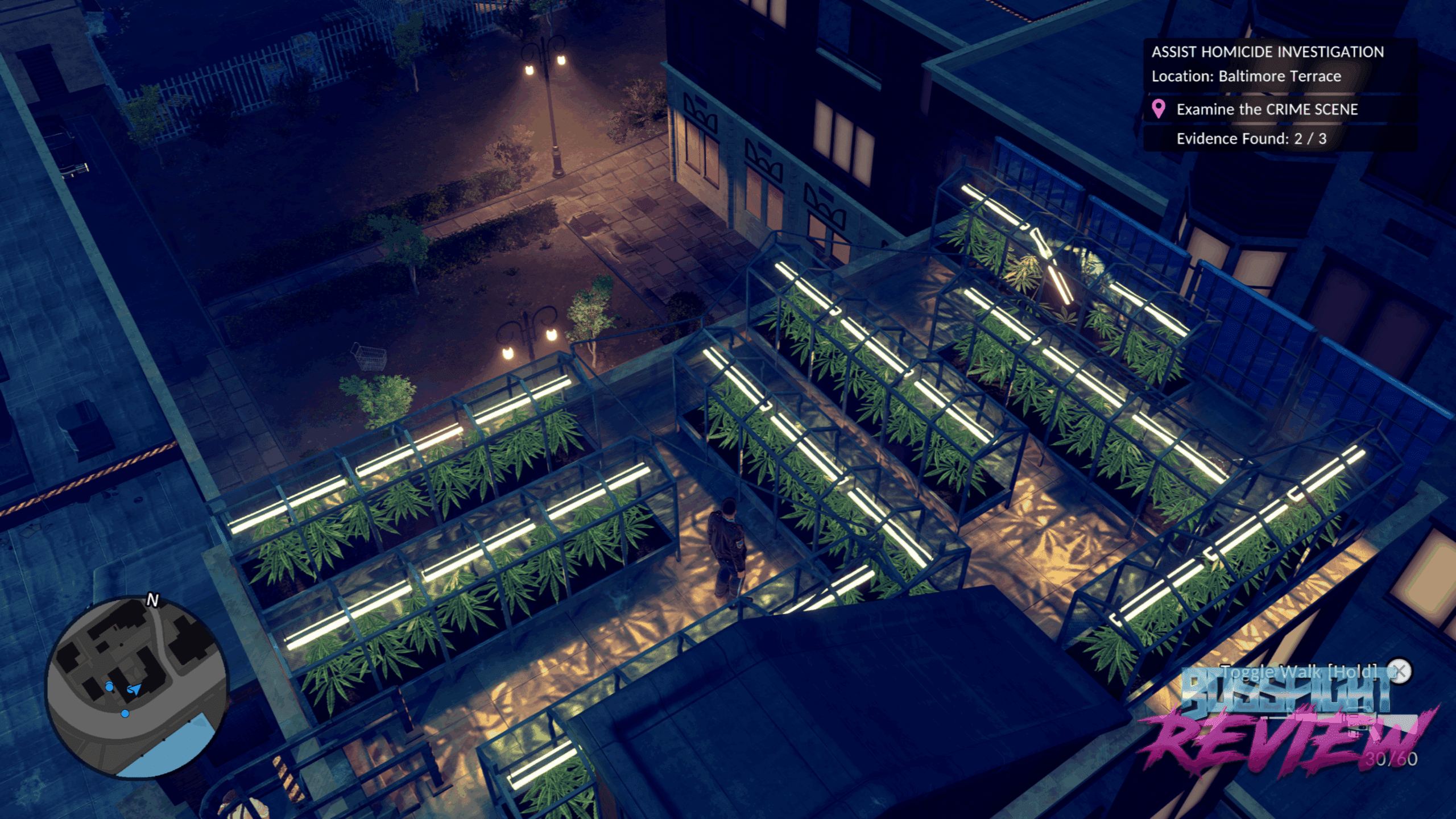Click the player arrow on the minimap
Image resolution: width=1456 pixels, height=819 pixels.
click(x=134, y=689)
